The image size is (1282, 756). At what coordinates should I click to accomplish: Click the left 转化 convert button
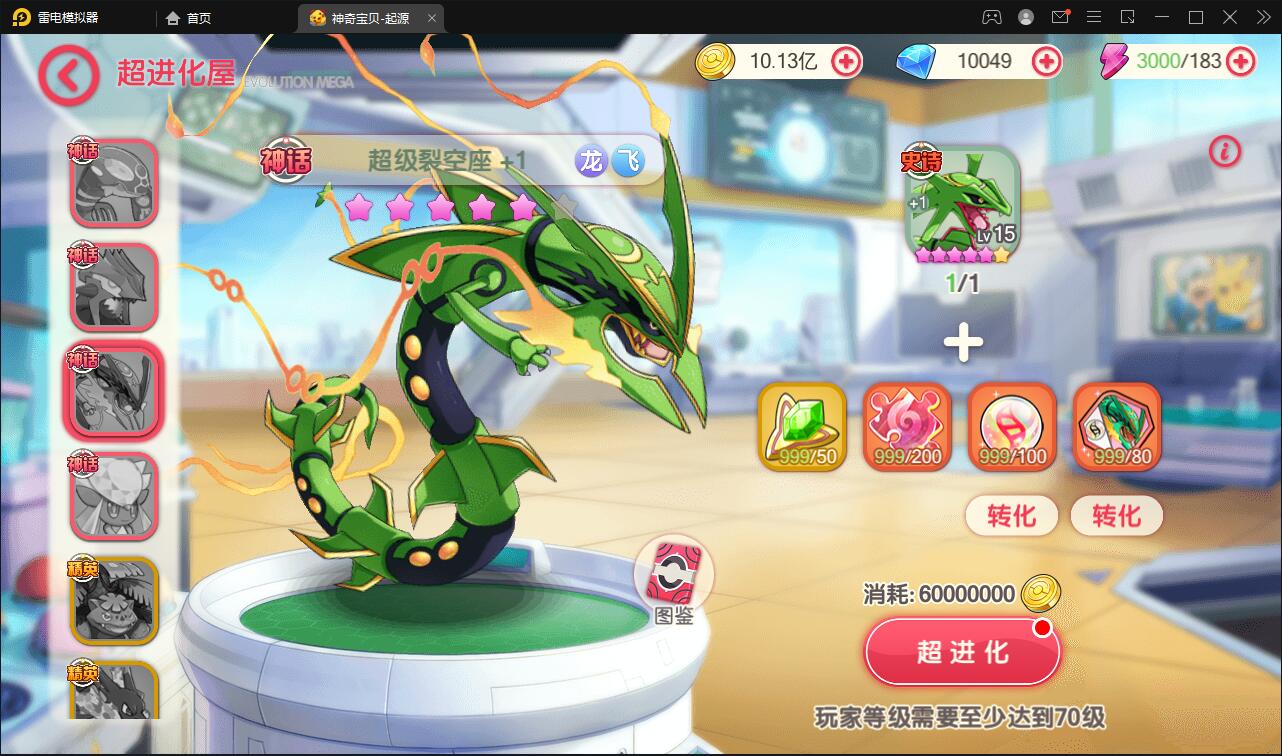(1011, 516)
